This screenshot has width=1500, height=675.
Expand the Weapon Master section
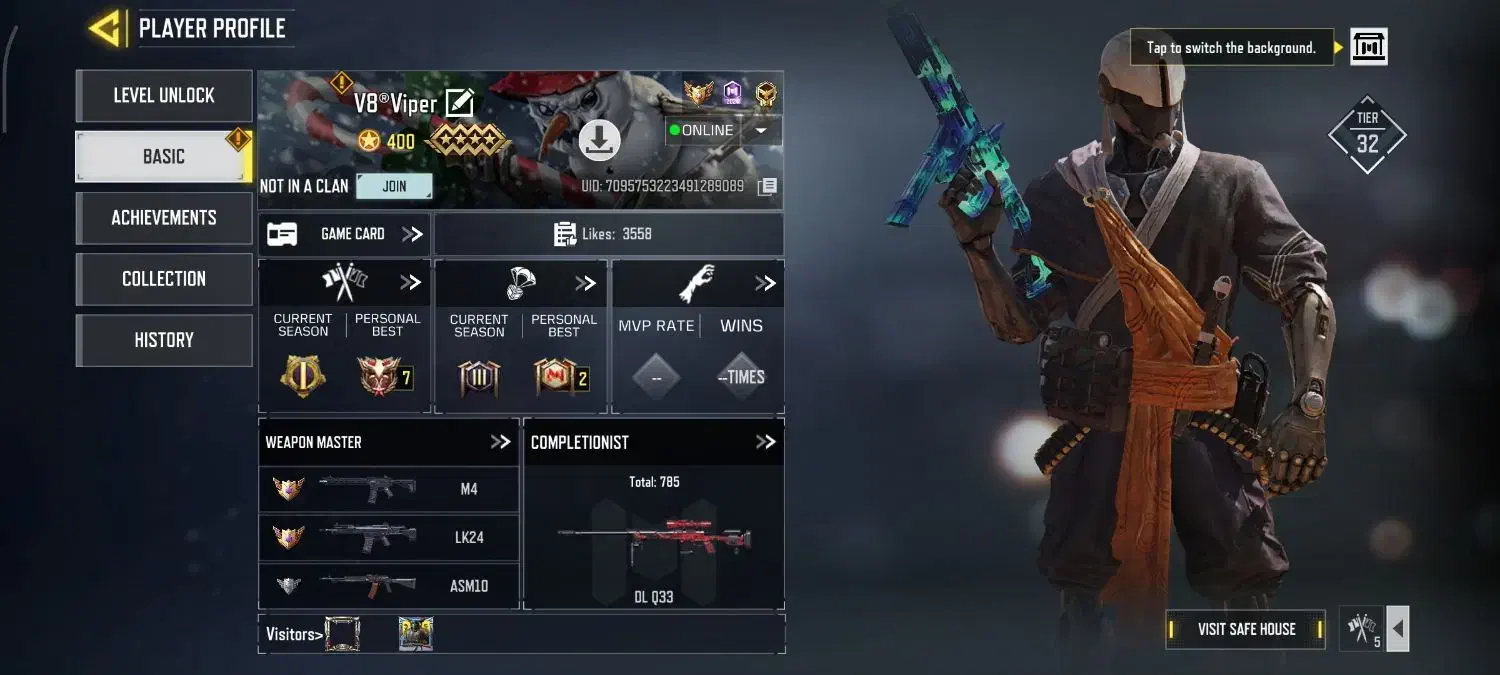pos(500,442)
